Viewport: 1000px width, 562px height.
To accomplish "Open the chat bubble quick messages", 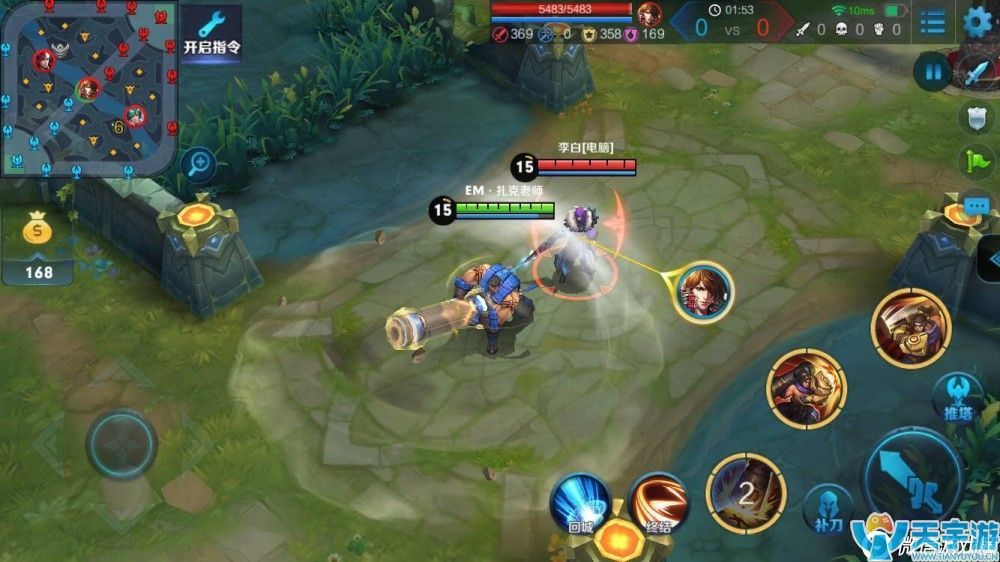I will [x=976, y=207].
